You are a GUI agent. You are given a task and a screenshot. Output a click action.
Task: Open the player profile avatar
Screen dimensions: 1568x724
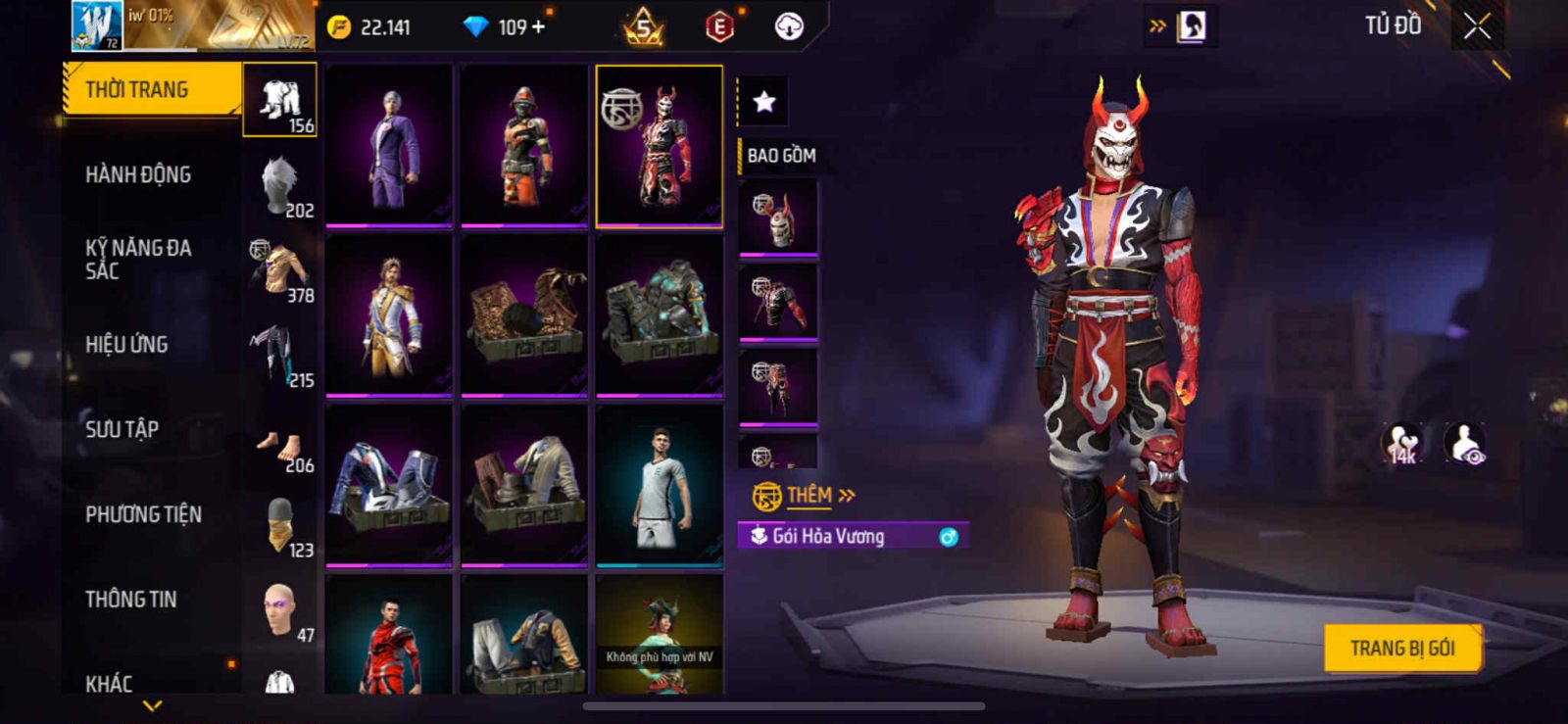tap(97, 25)
